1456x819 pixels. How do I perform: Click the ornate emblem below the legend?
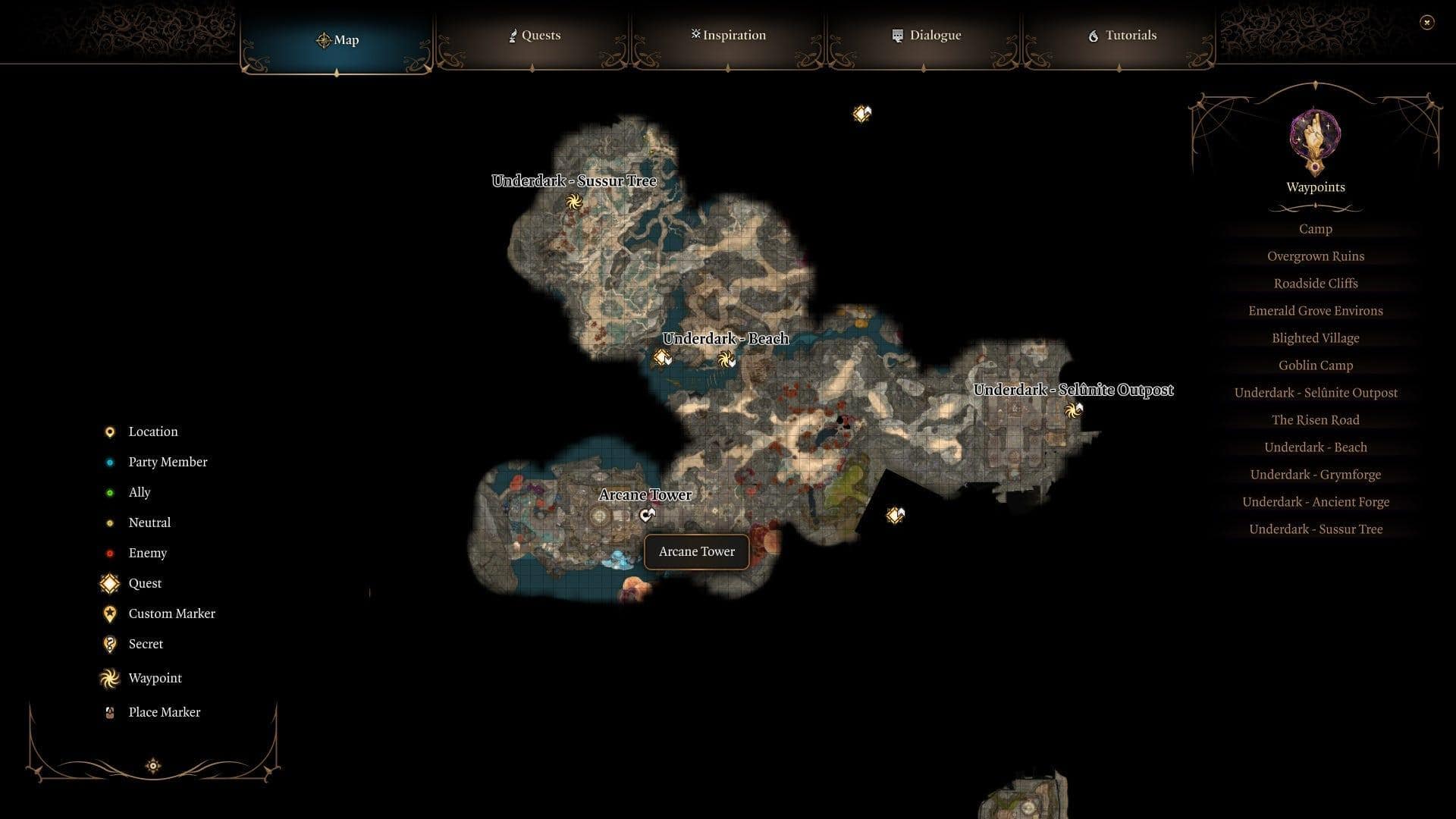[x=153, y=766]
